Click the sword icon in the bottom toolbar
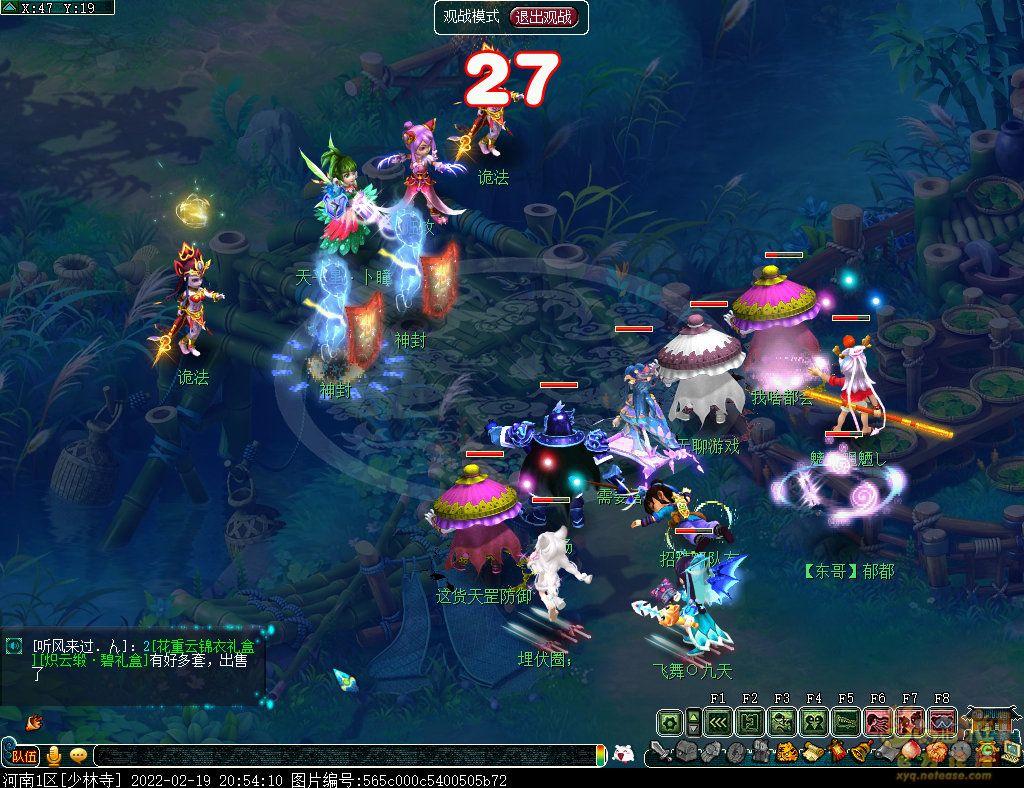Screen dimensions: 1024x788 tap(660, 752)
